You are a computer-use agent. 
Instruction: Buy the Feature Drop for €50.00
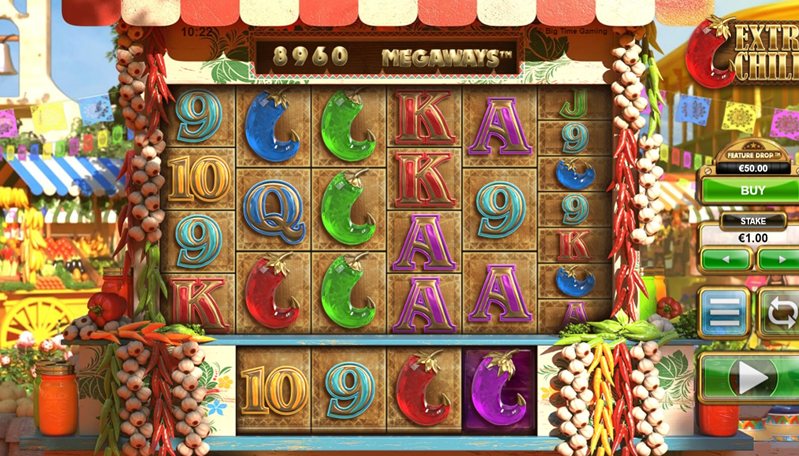coord(749,190)
